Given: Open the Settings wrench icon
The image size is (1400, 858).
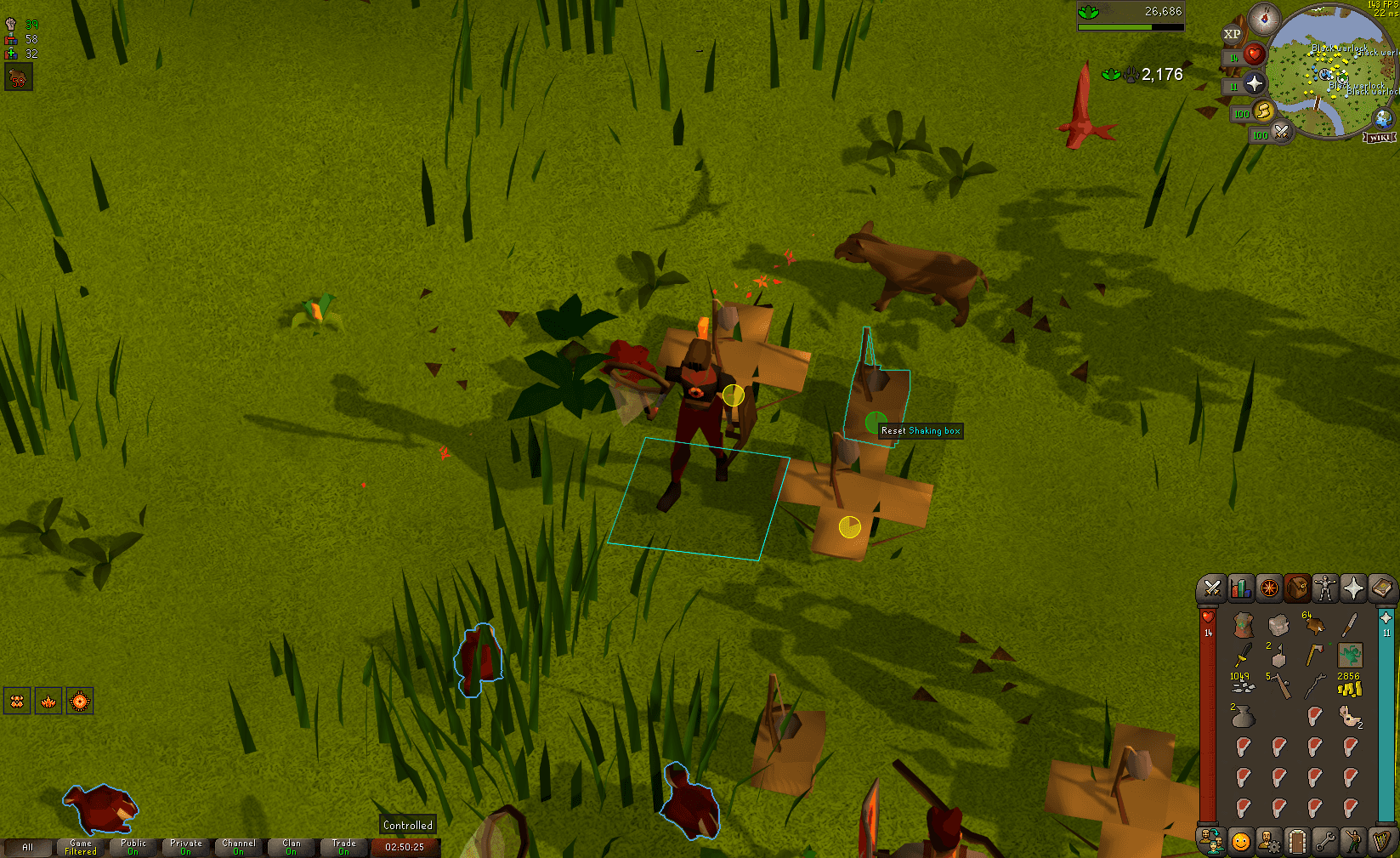Looking at the screenshot, I should click(x=1324, y=839).
